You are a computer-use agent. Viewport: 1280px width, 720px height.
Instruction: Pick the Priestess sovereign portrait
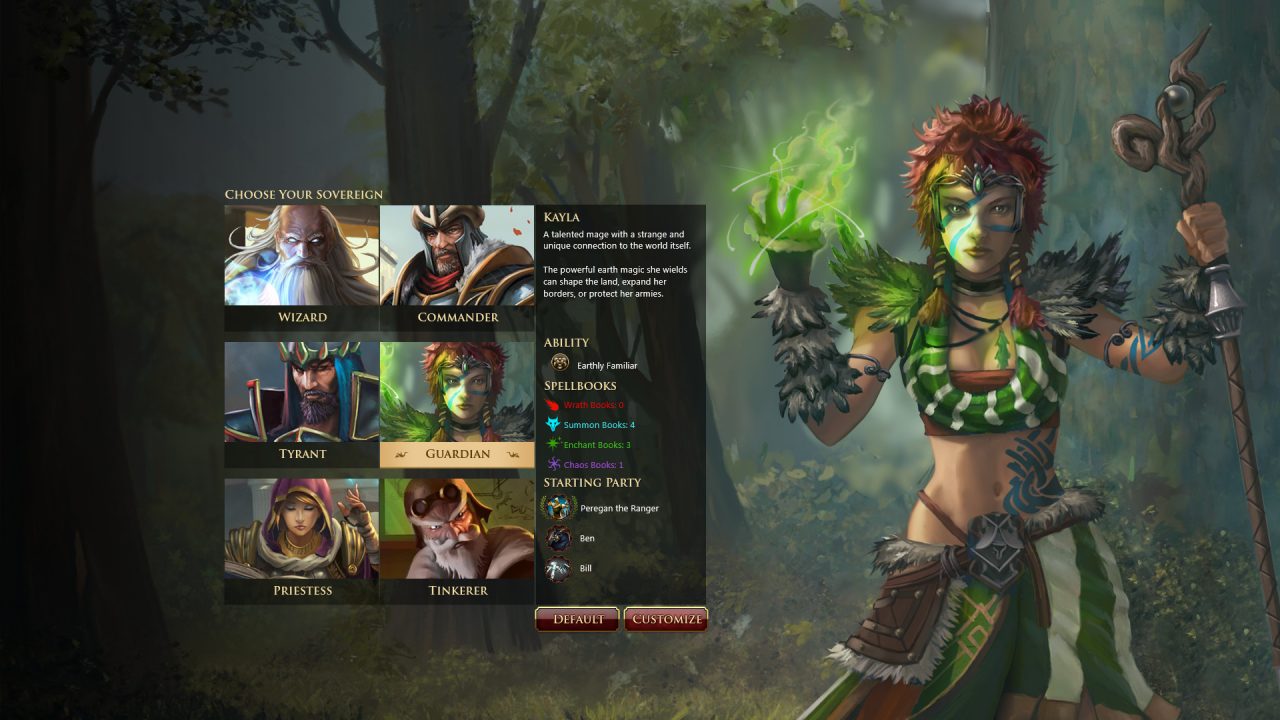click(x=300, y=527)
